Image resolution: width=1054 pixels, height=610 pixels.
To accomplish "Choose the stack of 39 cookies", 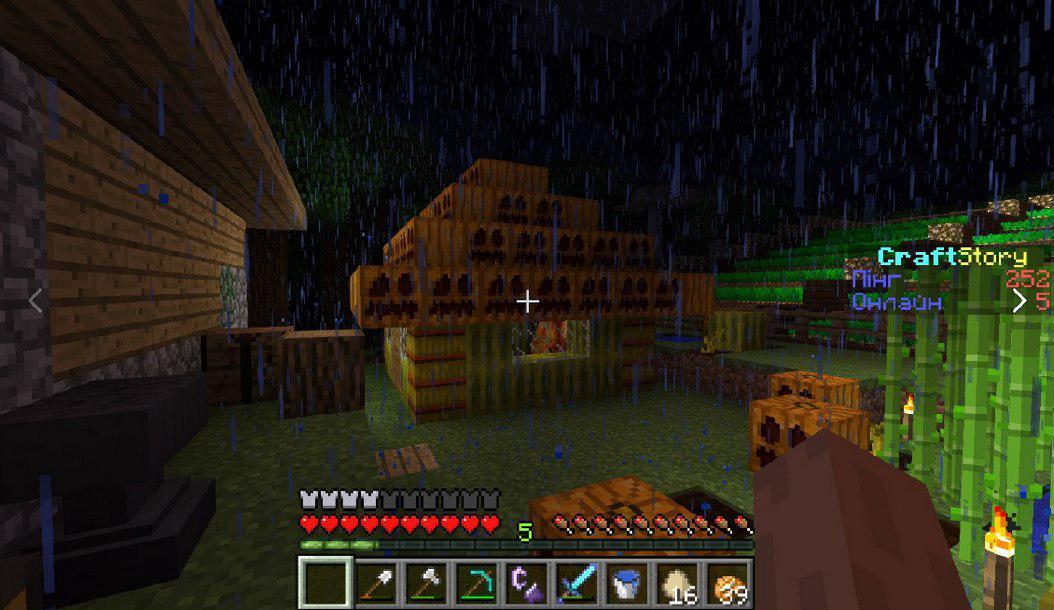I will pos(728,582).
